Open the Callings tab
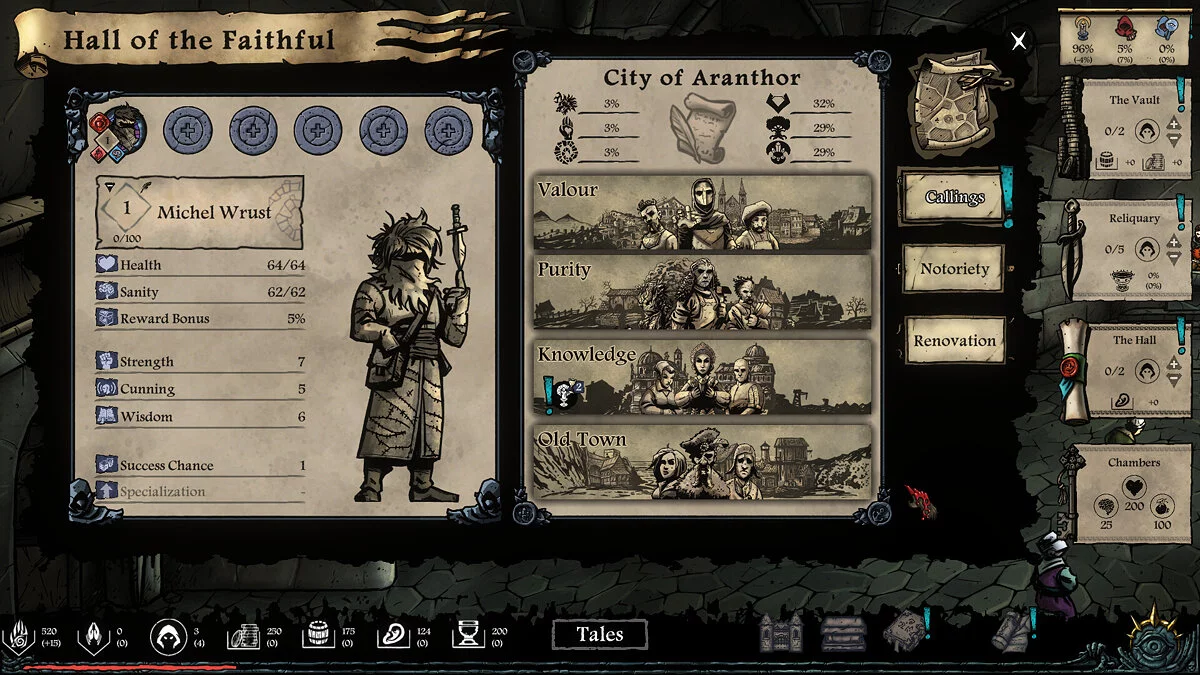This screenshot has width=1200, height=675. pyautogui.click(x=953, y=197)
